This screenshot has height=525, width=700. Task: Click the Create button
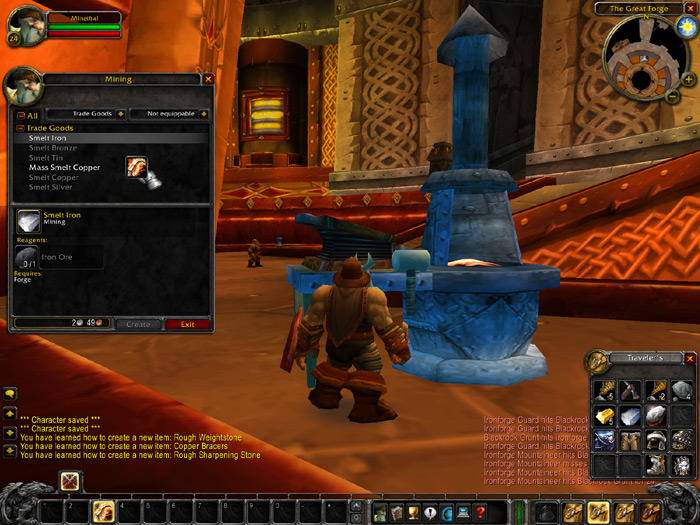[x=138, y=324]
